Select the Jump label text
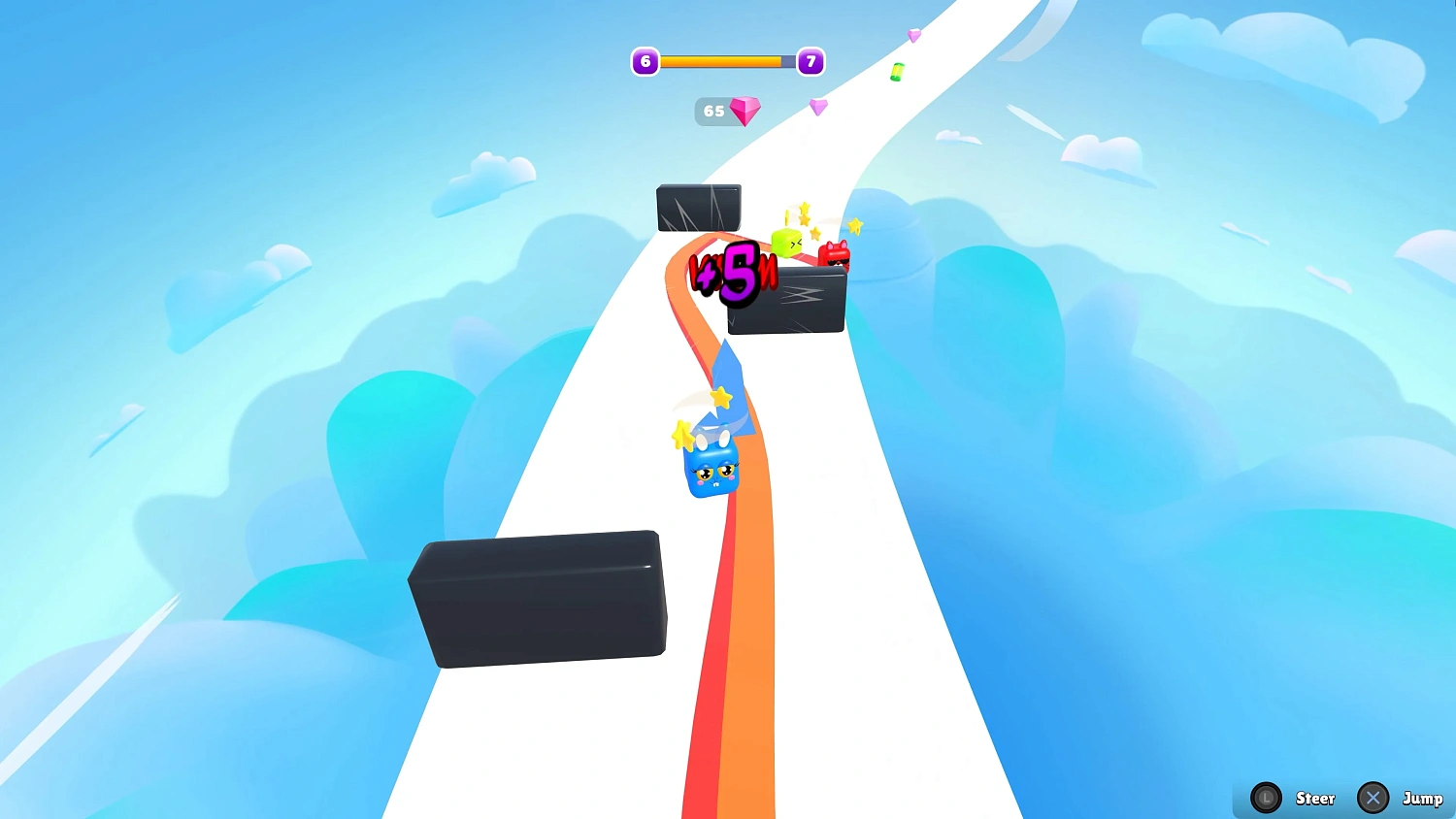The image size is (1456, 819). pos(1425,799)
